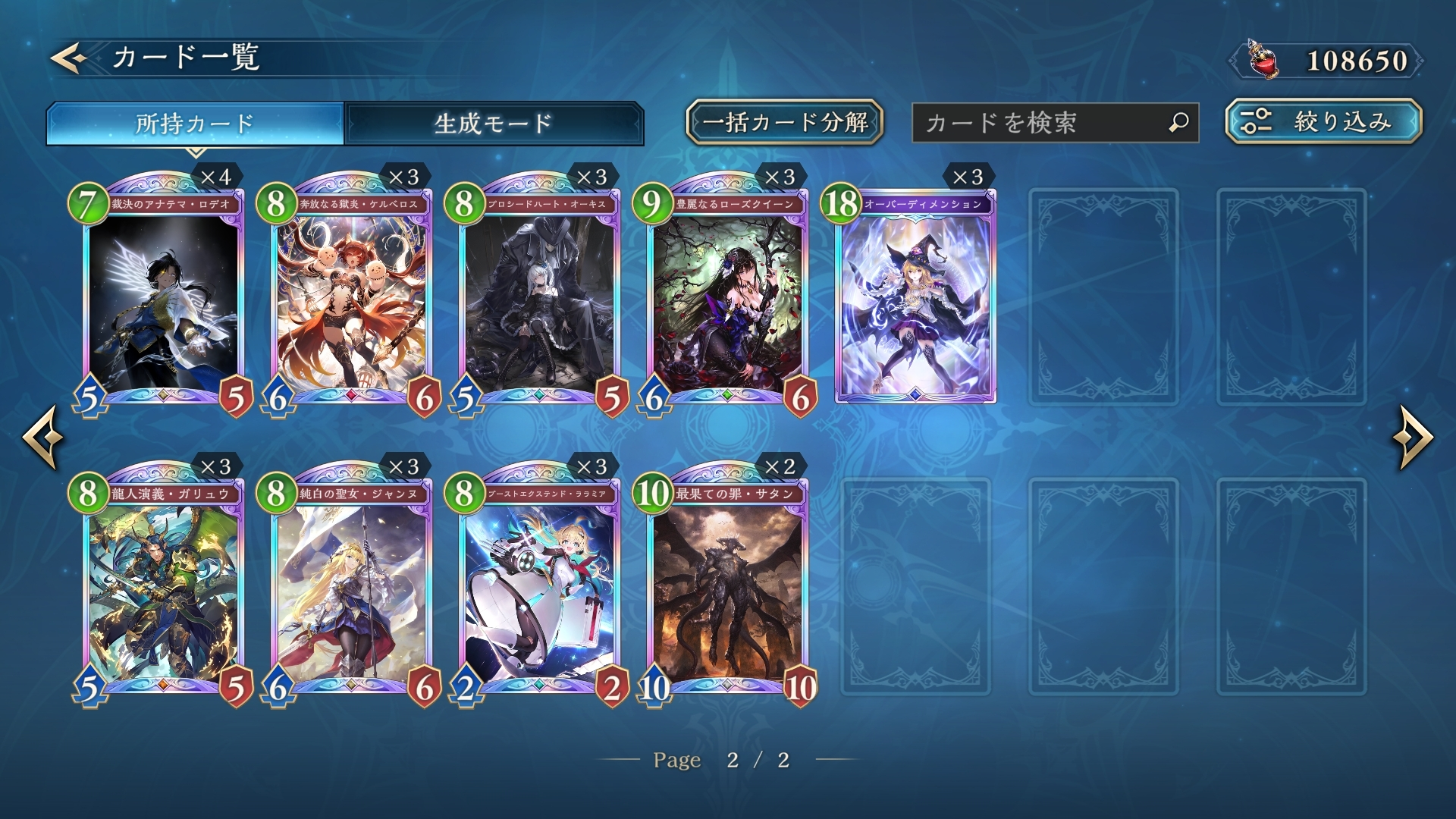The width and height of the screenshot is (1456, 819).
Task: Choose the 奔放なる獄炎・ケルベロス card
Action: pyautogui.click(x=351, y=300)
